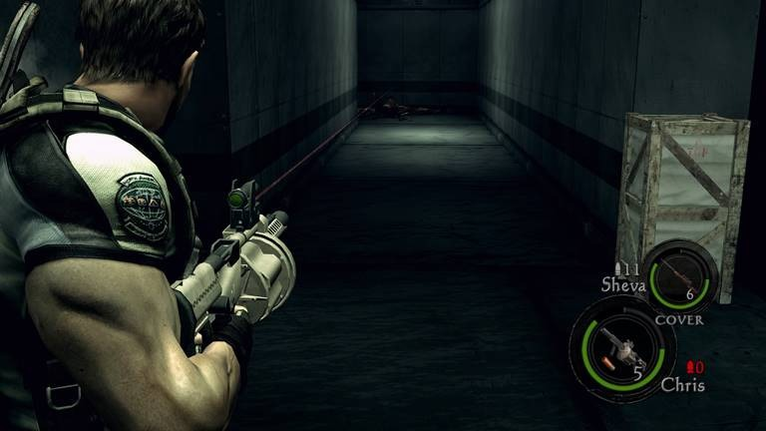Toggle the COVER partner command
This screenshot has height=431, width=766.
678,320
